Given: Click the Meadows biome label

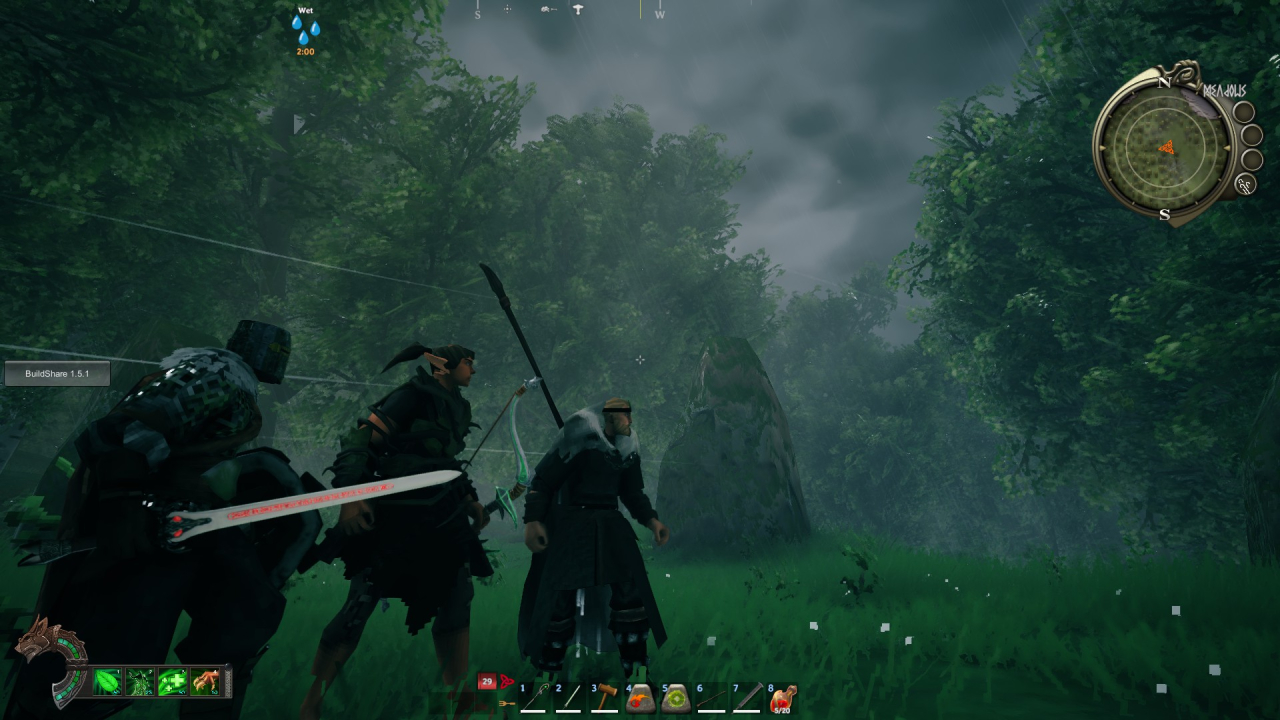Looking at the screenshot, I should tap(1224, 90).
